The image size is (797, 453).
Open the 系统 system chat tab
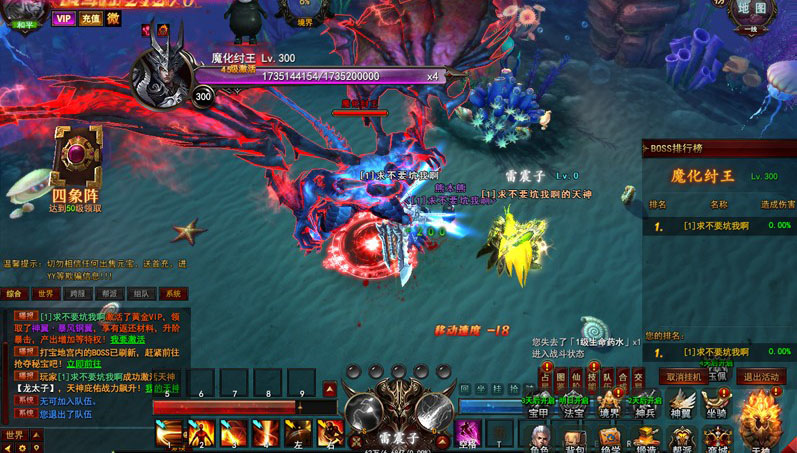tap(172, 294)
